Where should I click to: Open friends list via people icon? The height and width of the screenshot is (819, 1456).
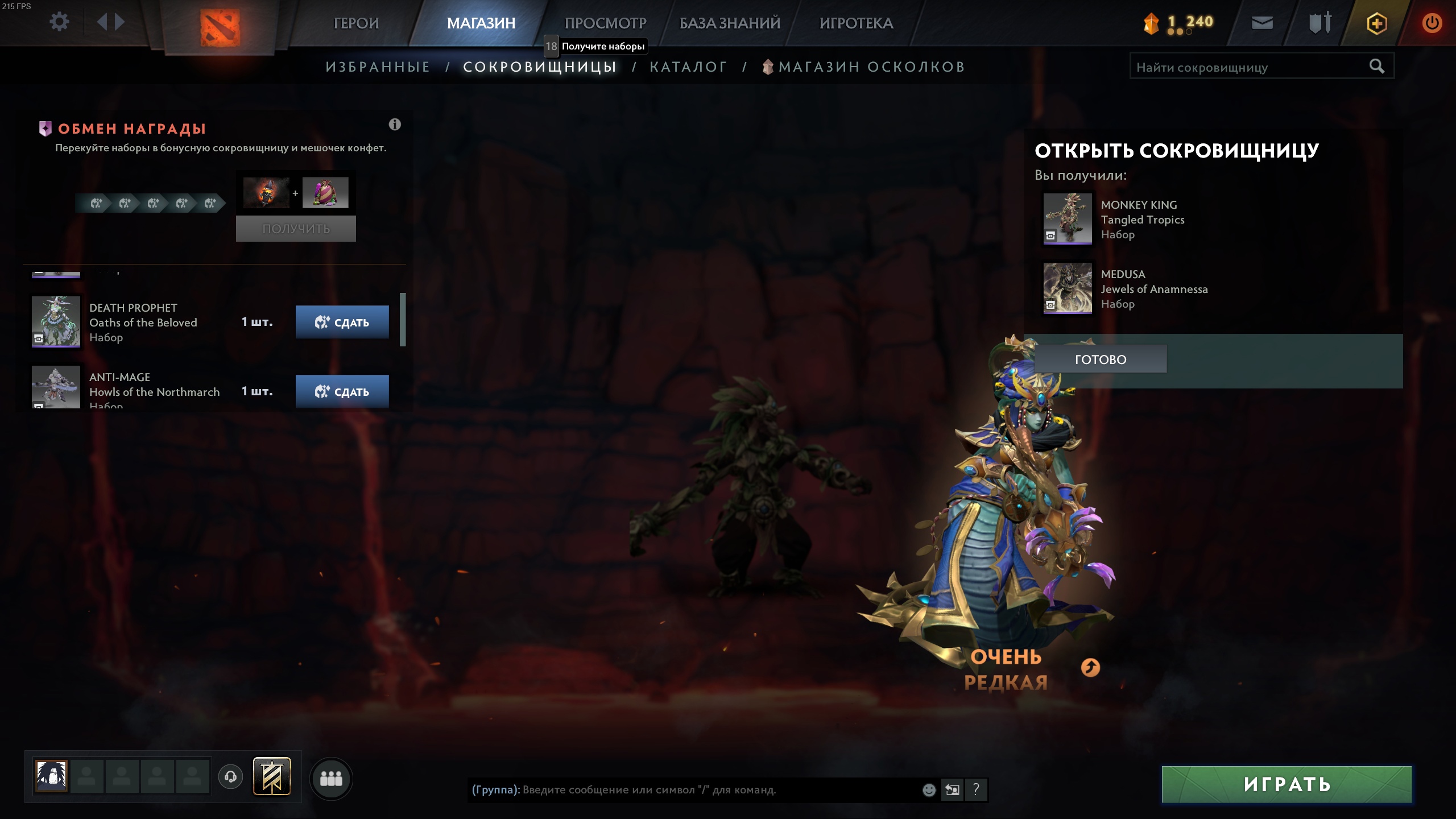click(x=332, y=777)
